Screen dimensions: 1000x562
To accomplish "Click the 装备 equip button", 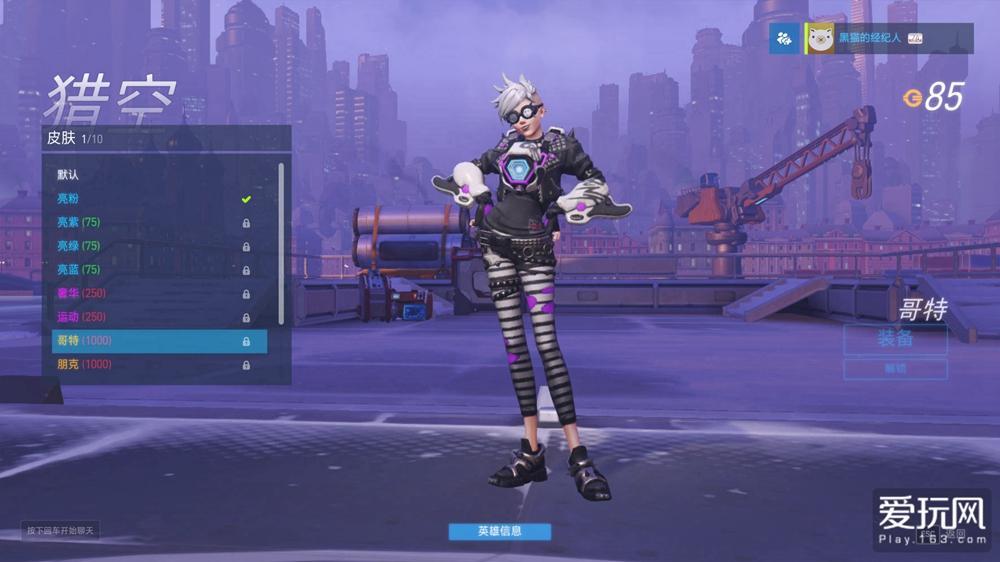I will pyautogui.click(x=895, y=339).
